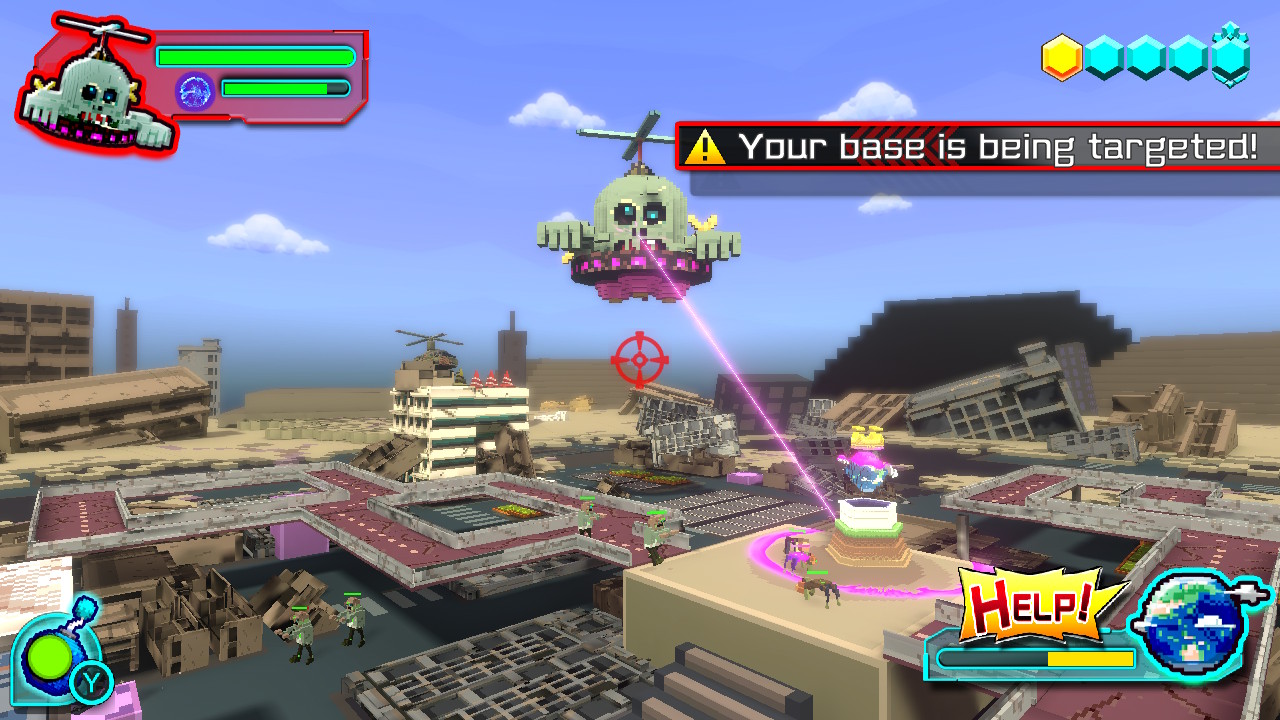Click the yellow warning triangle icon
The height and width of the screenshot is (720, 1280).
click(706, 150)
